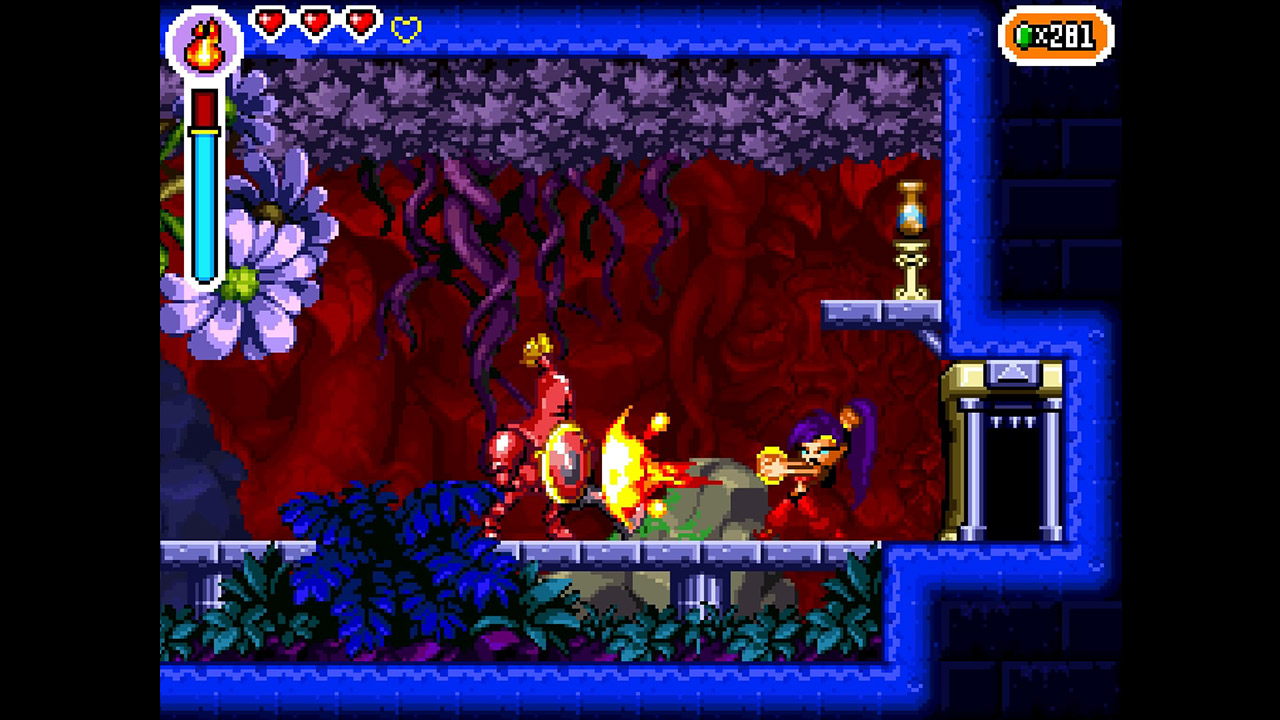Click the green gem icon in the counter
The image size is (1280, 720).
(1025, 33)
